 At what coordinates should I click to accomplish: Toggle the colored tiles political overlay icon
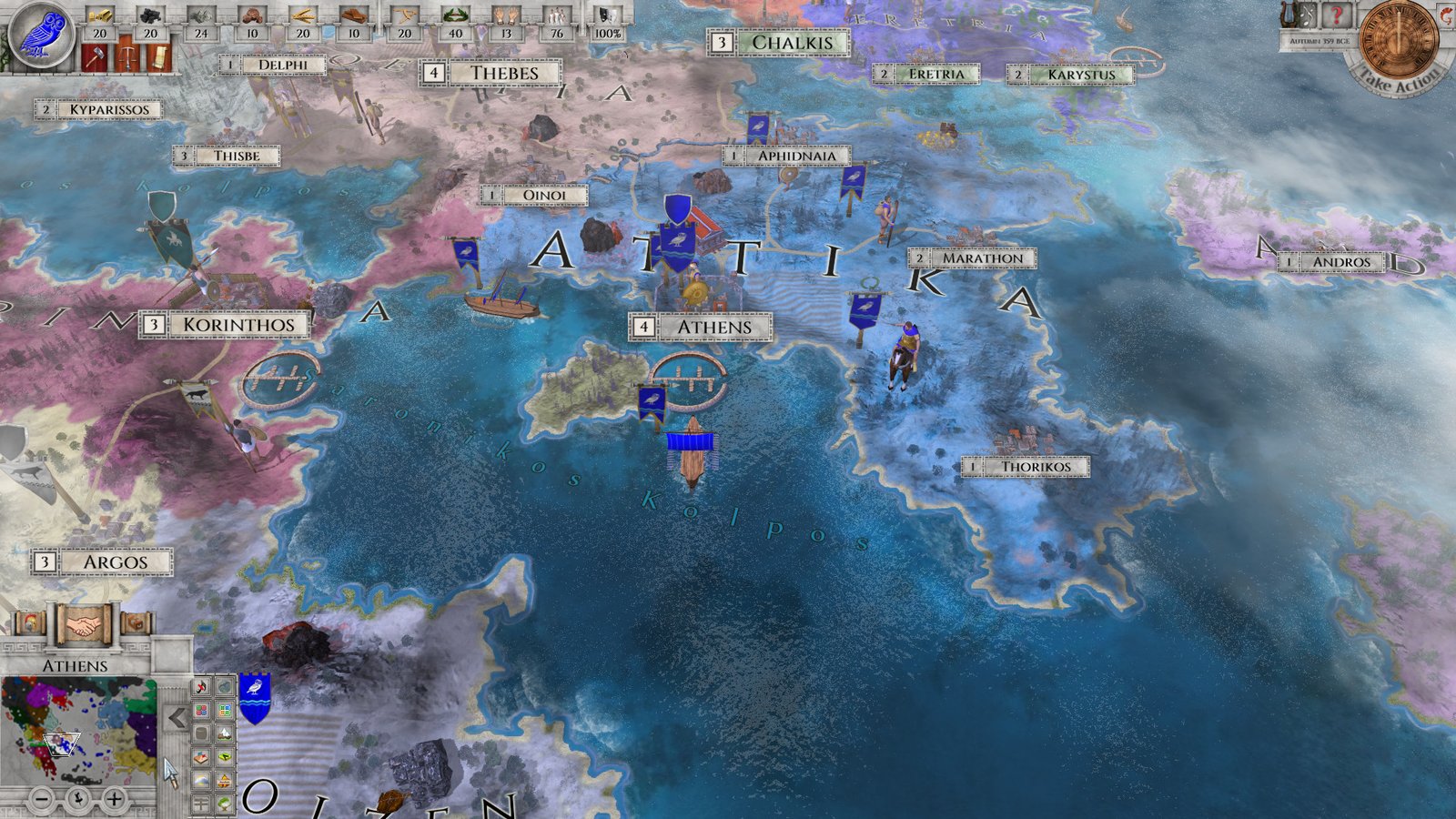(x=202, y=709)
